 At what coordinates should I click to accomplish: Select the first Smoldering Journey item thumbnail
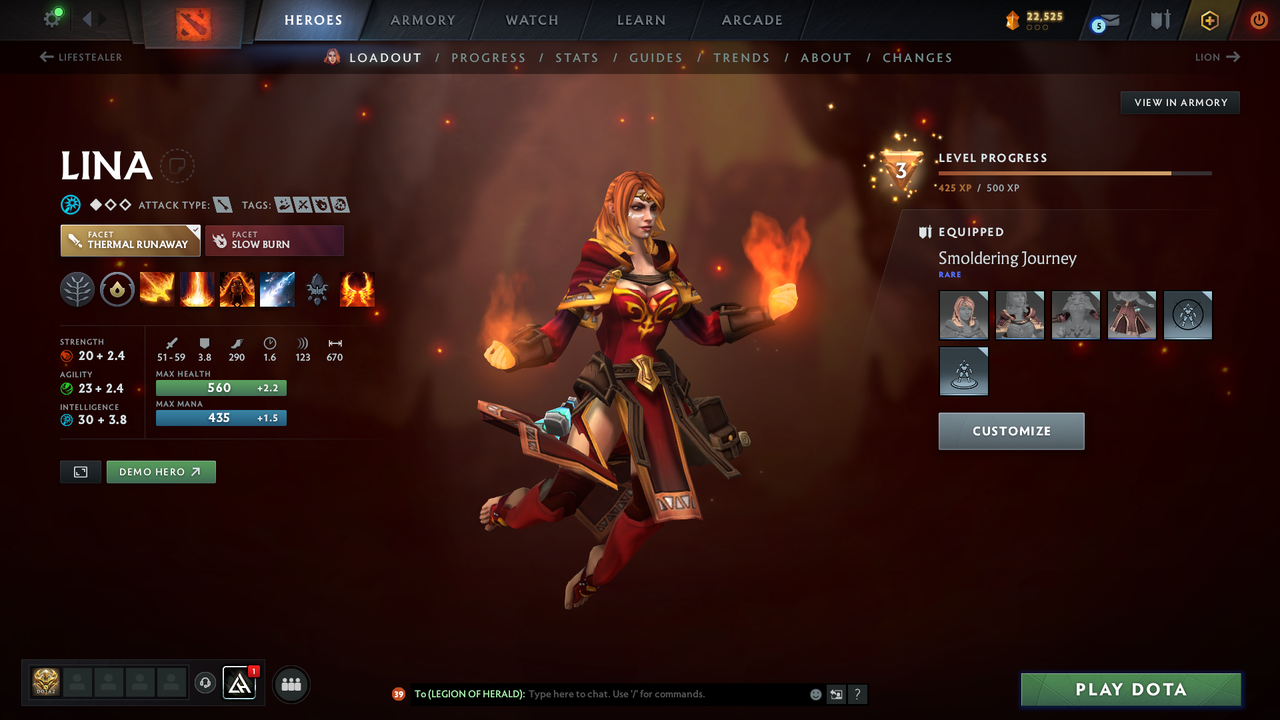pos(963,315)
